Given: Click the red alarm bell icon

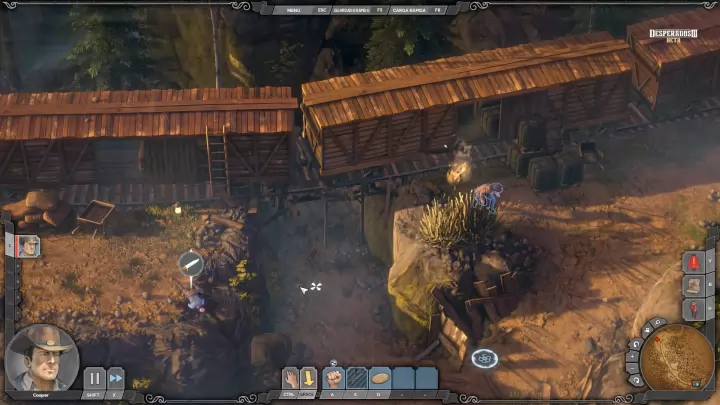Looking at the screenshot, I should coord(695,261).
